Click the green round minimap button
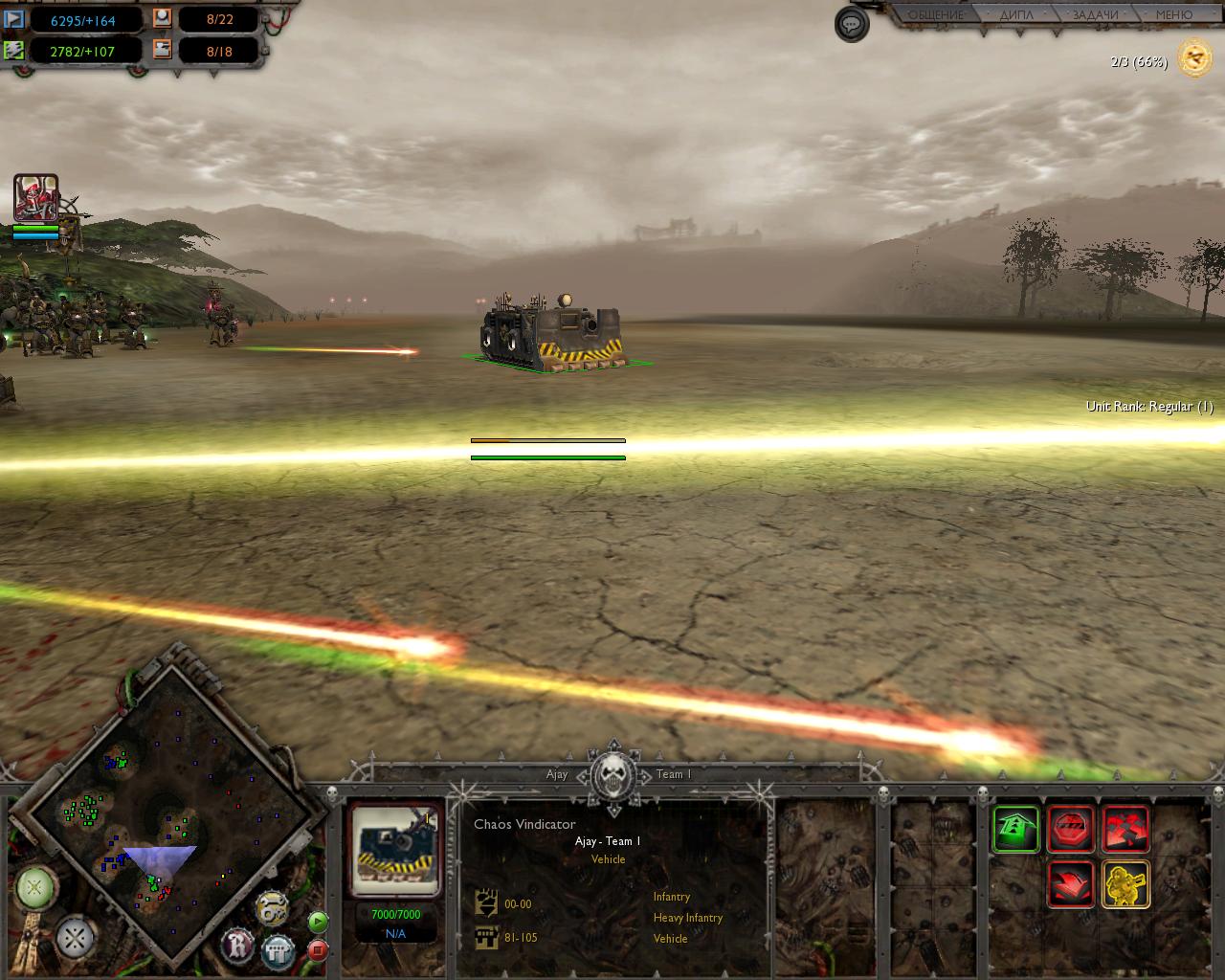The width and height of the screenshot is (1225, 980). click(x=35, y=888)
